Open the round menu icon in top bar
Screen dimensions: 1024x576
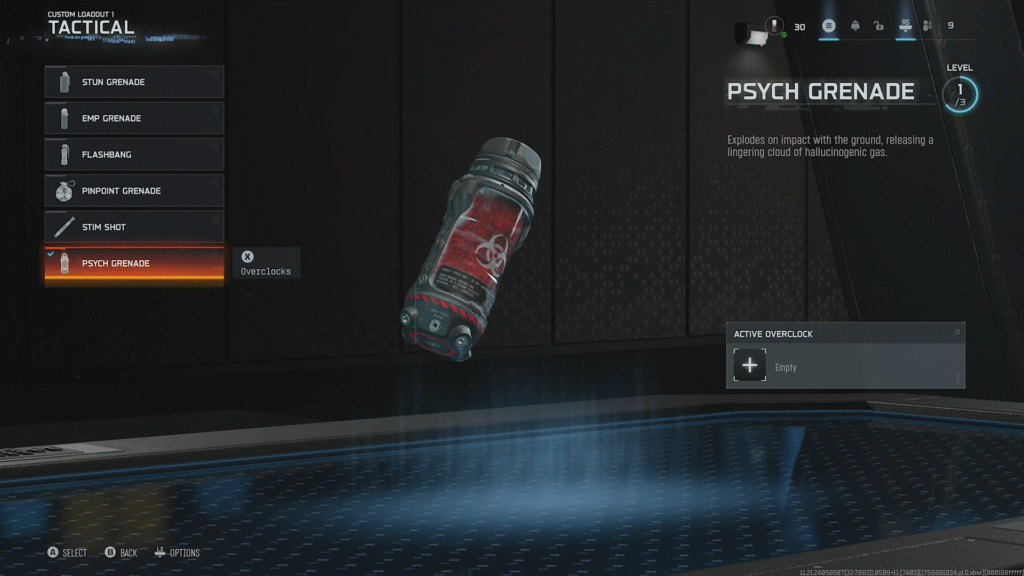point(829,26)
